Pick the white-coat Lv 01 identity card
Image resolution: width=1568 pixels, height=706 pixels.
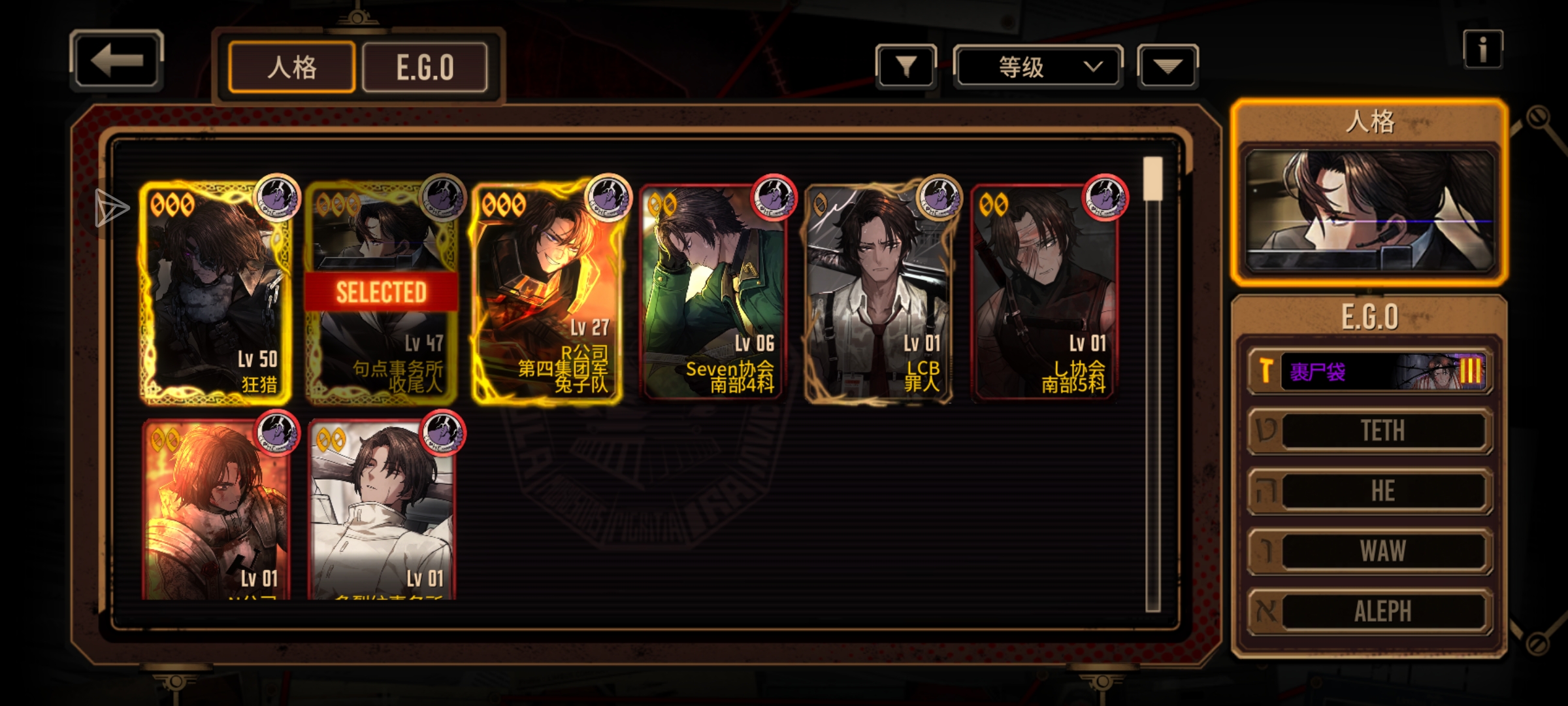(x=382, y=511)
